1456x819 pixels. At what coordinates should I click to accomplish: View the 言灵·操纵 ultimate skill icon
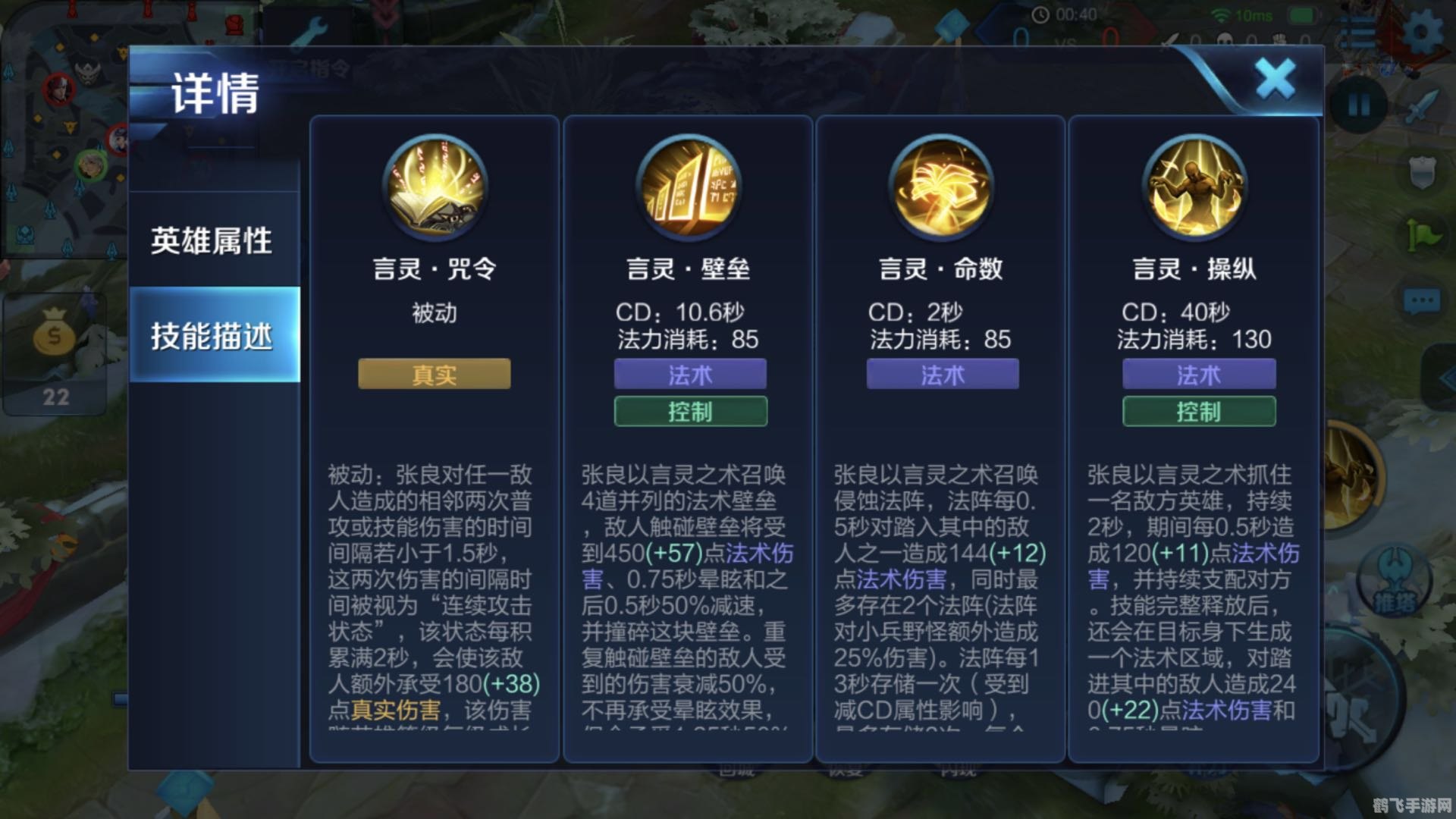point(1197,188)
